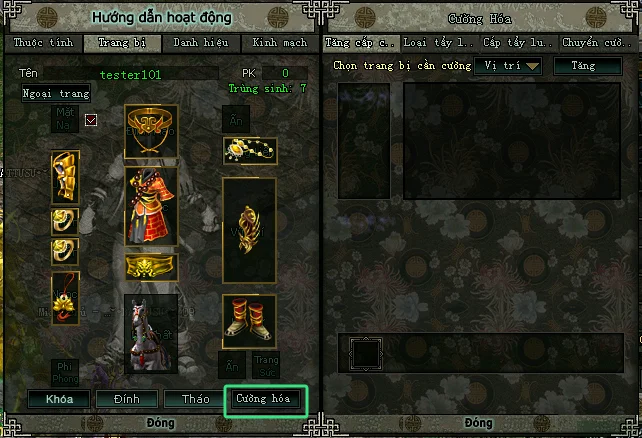This screenshot has width=642, height=438.
Task: Select the red-gold boots slot
Action: pyautogui.click(x=249, y=314)
